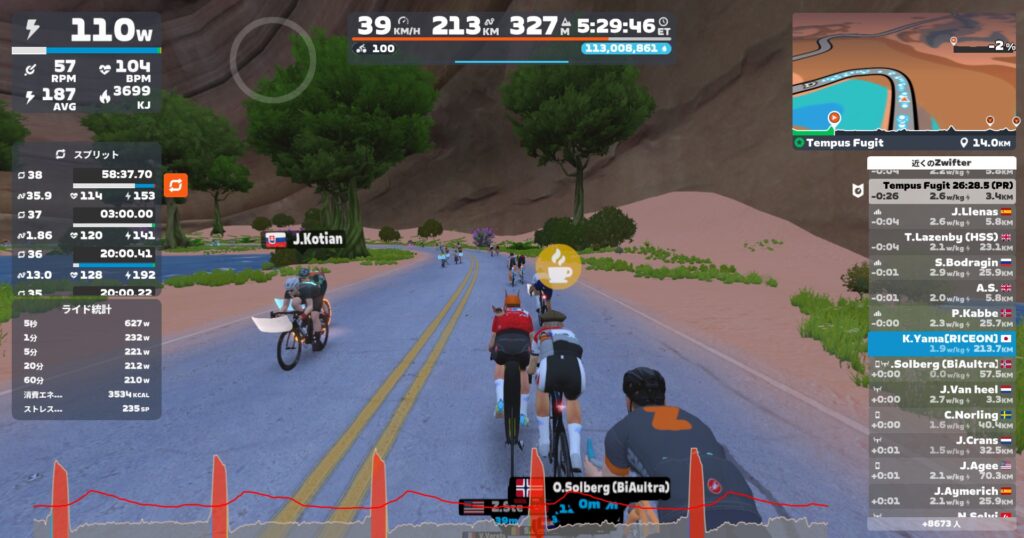Activate the coffee cup power-up icon
This screenshot has width=1024, height=538.
[x=557, y=265]
